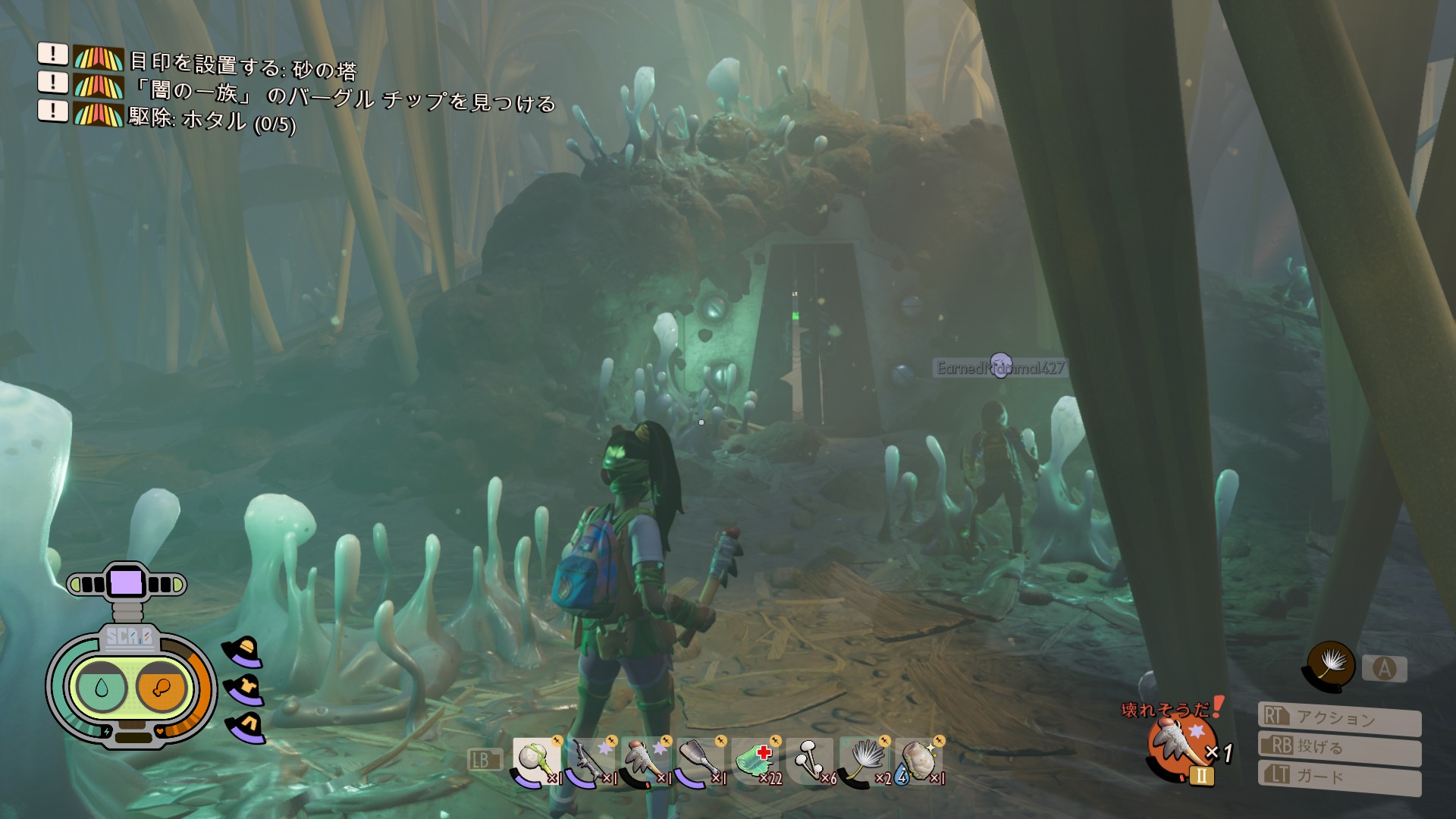Open the 砂の塔 marker objective
This screenshot has width=1456, height=819.
coord(243,66)
